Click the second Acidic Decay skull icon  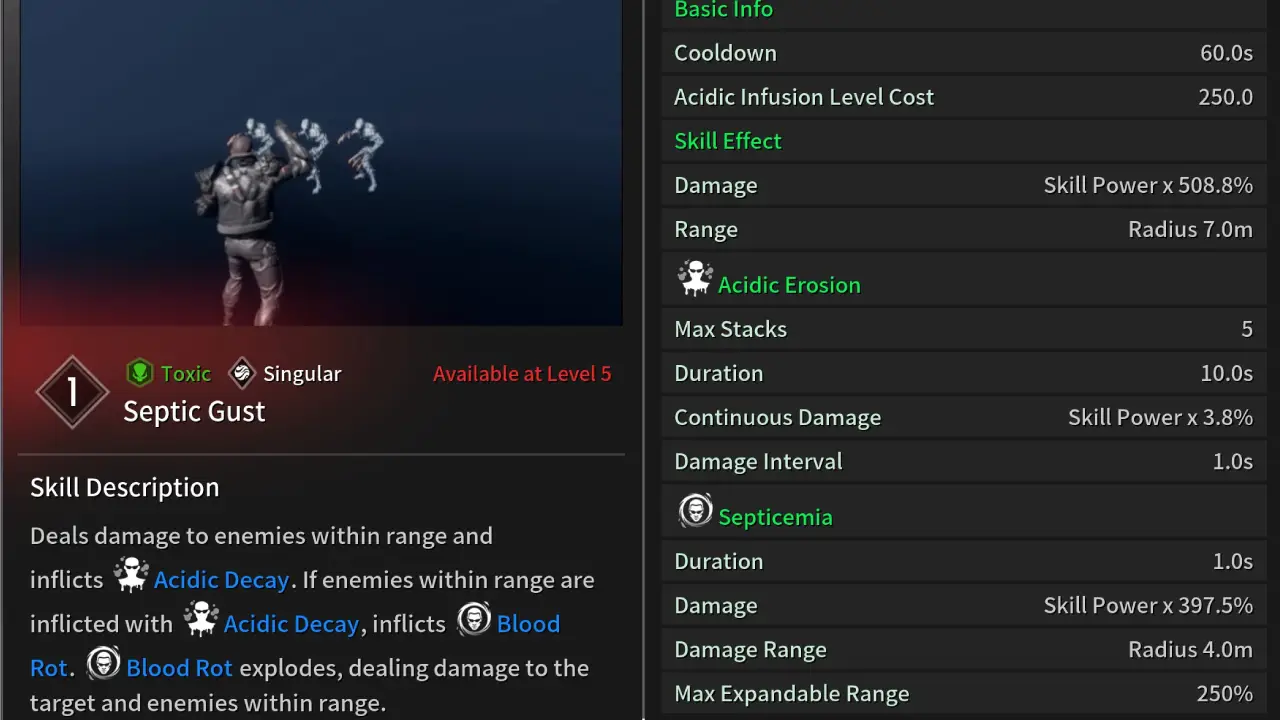[x=201, y=618]
